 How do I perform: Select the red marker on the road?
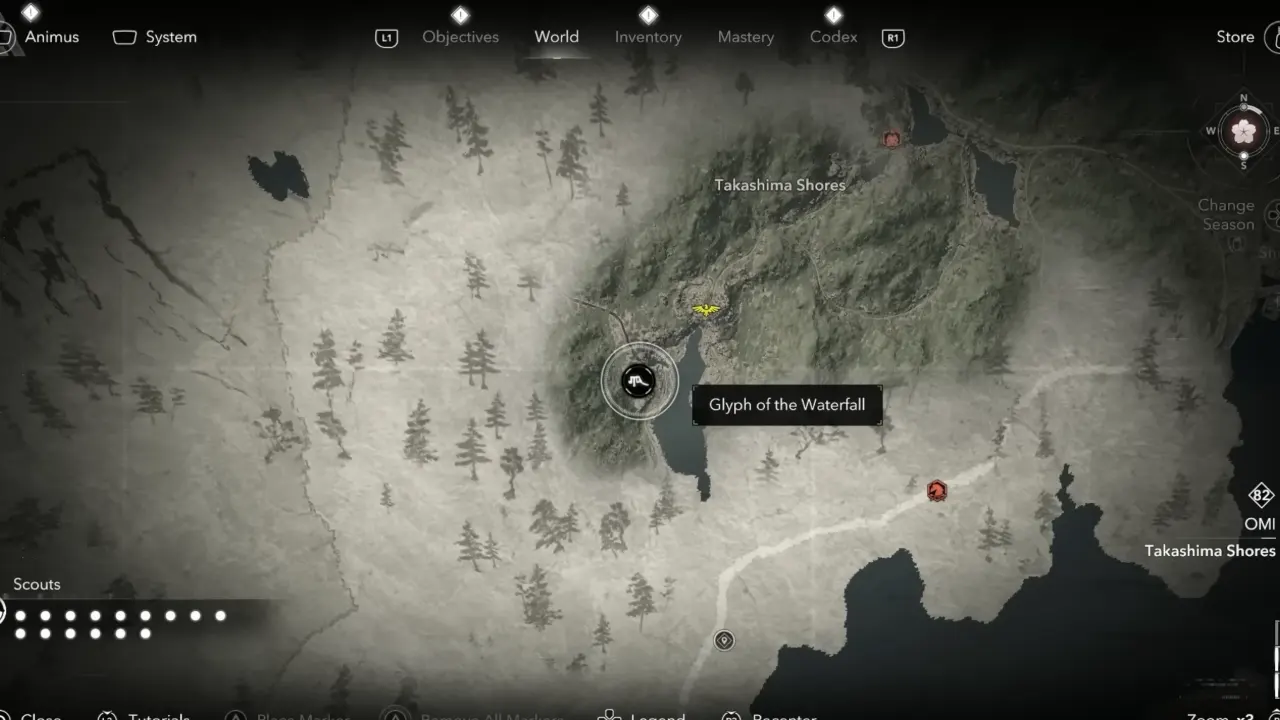(936, 490)
